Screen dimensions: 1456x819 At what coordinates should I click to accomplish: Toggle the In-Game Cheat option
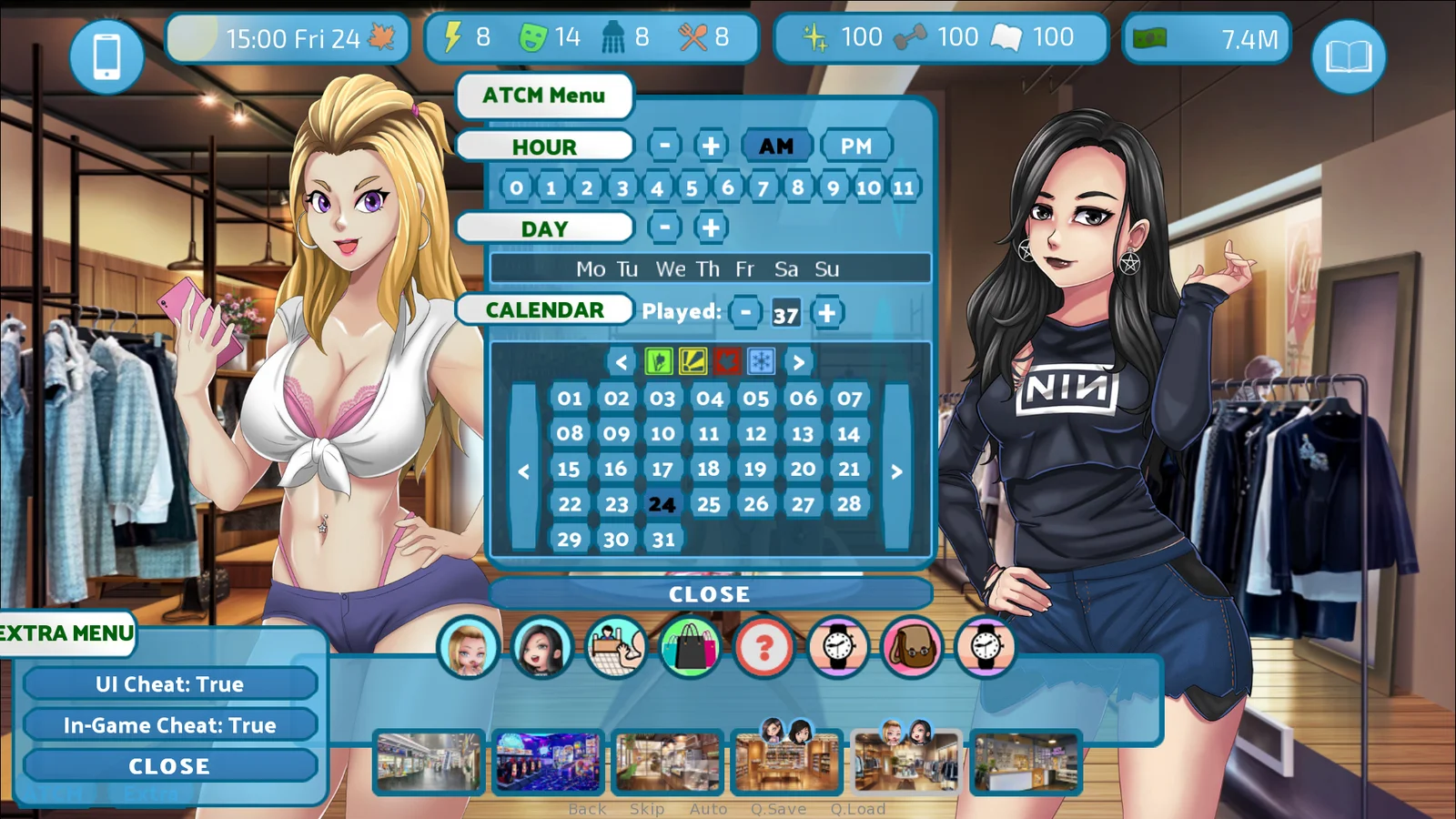170,725
